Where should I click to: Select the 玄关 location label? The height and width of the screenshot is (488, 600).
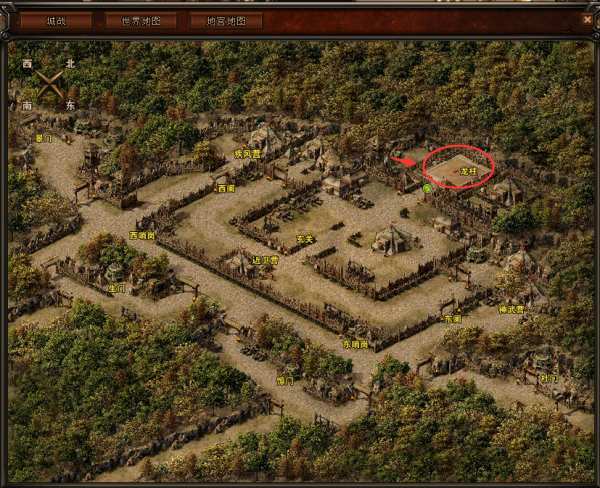coord(305,238)
